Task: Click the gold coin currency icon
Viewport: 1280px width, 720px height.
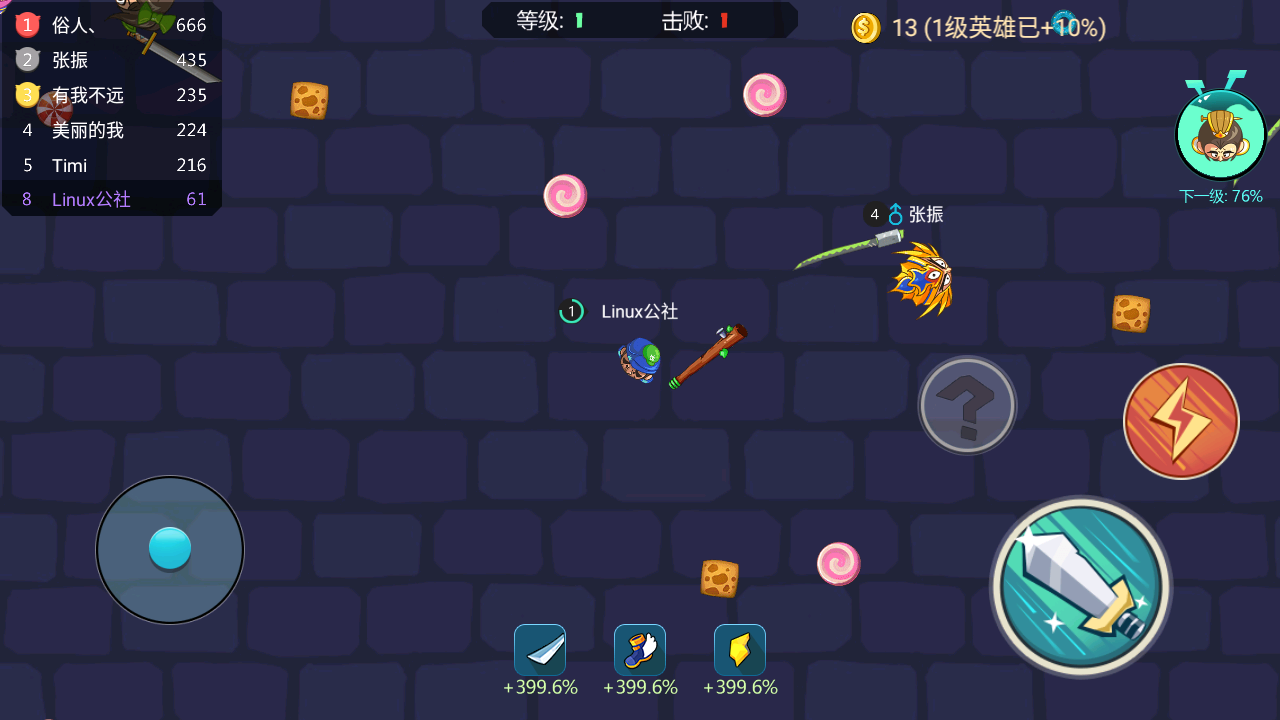Action: [x=865, y=28]
